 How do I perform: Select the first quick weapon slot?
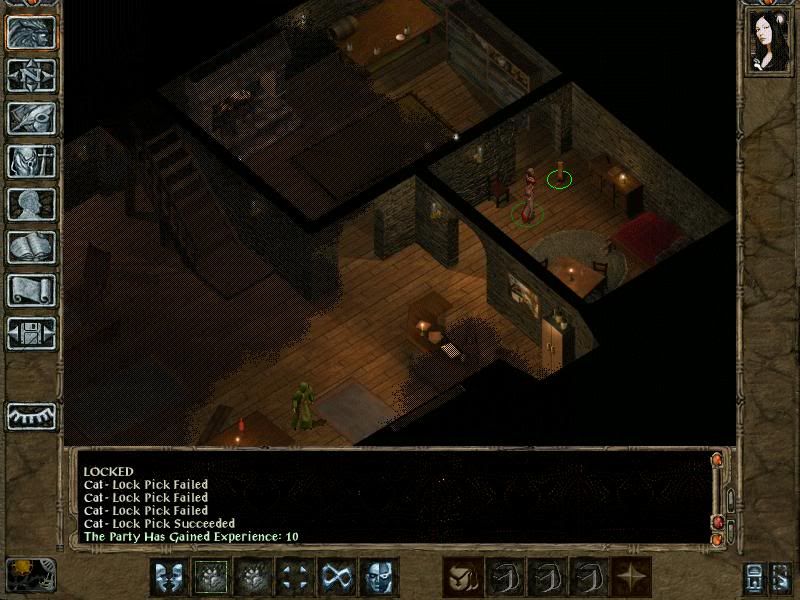(461, 577)
